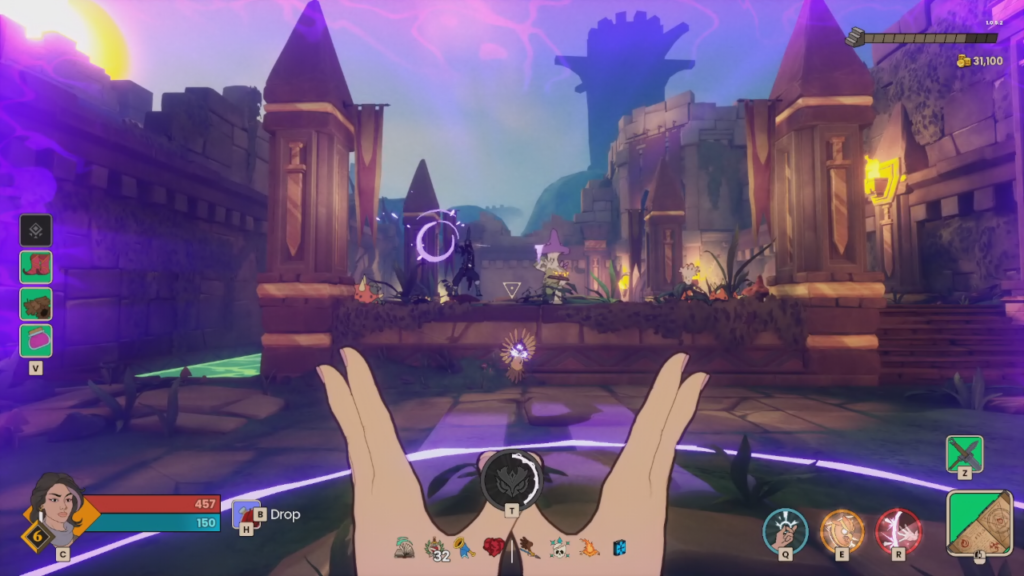1024x576 pixels.
Task: Click the brown hand with spear icon
Action: coord(529,548)
